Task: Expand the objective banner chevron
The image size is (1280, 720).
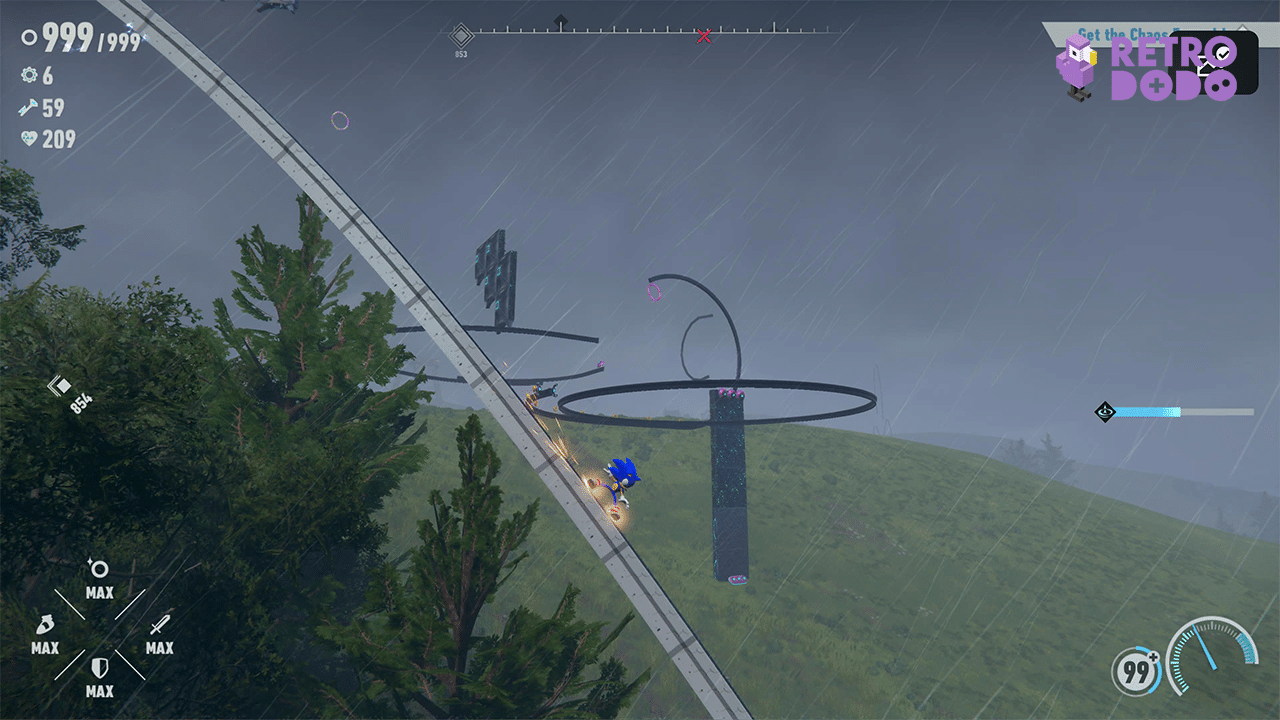Action: (x=1242, y=26)
